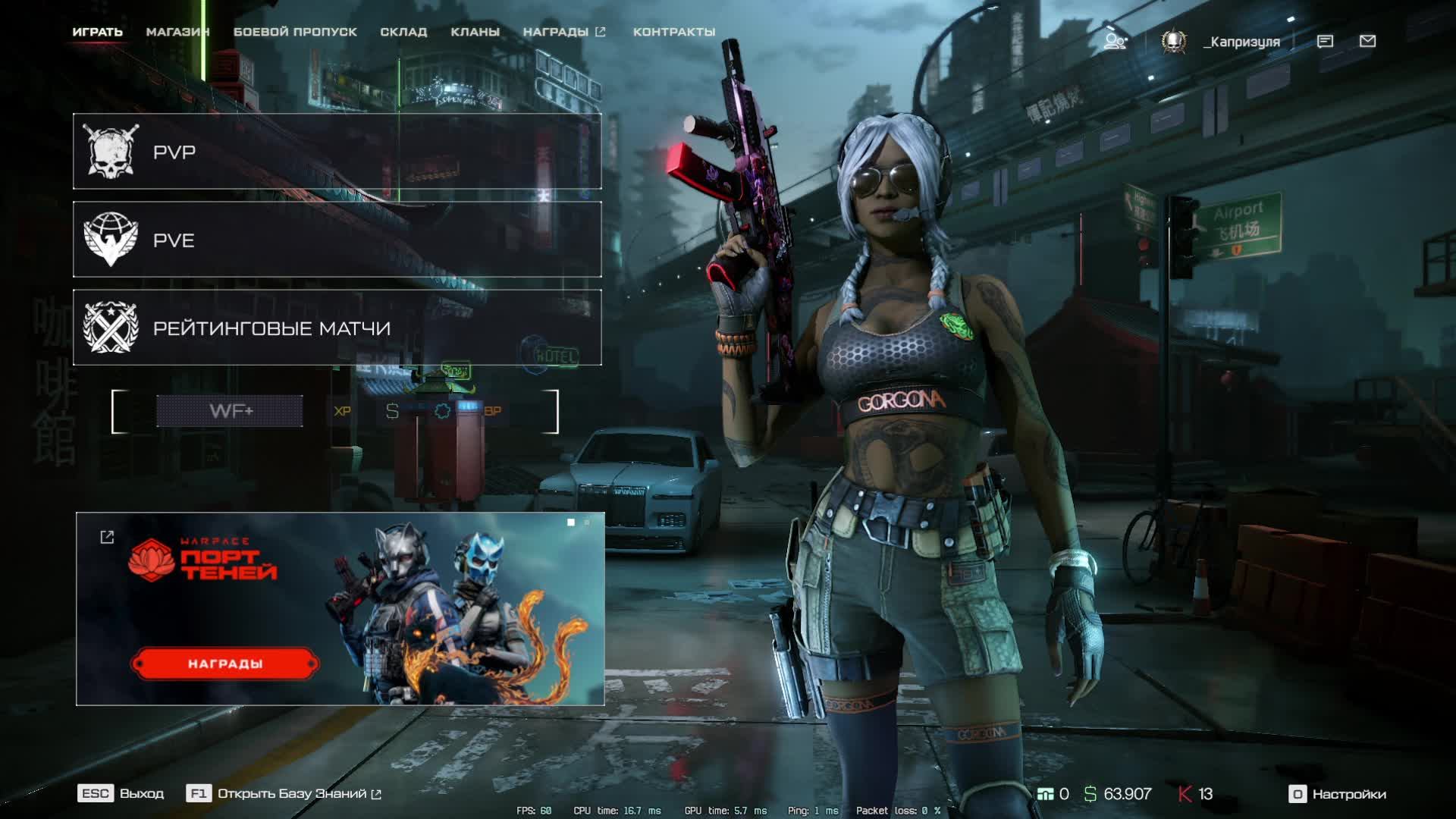Open the chat messages icon
The width and height of the screenshot is (1456, 819).
1325,41
